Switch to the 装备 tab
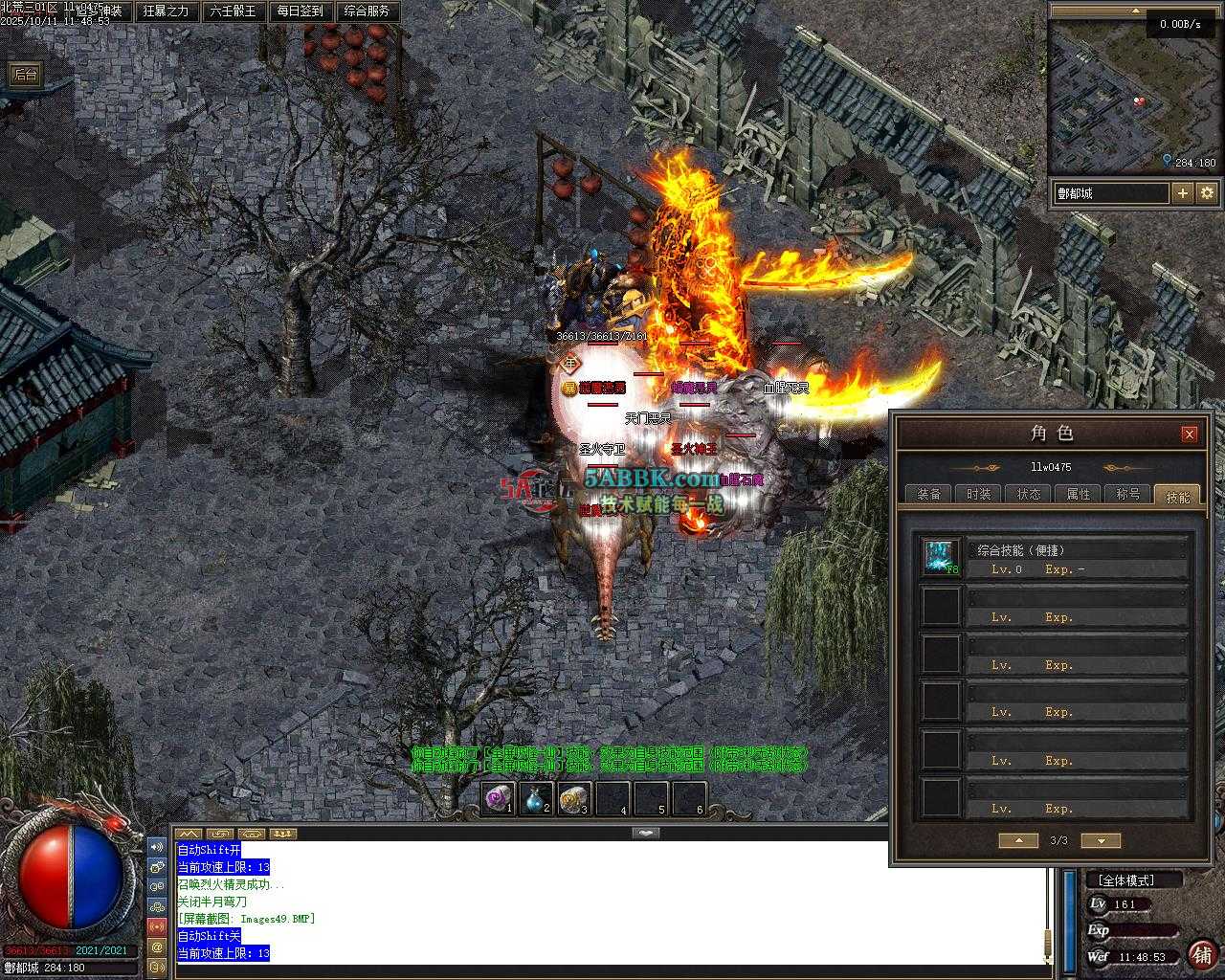This screenshot has width=1225, height=980. pyautogui.click(x=928, y=494)
